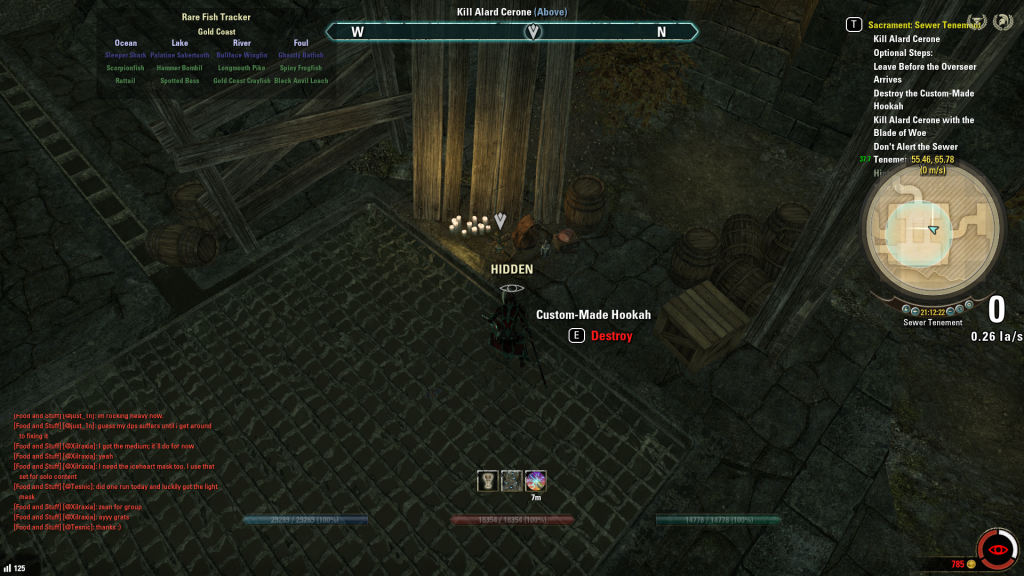Click the rainbow swirl buff icon
The height and width of the screenshot is (576, 1024).
tap(536, 481)
